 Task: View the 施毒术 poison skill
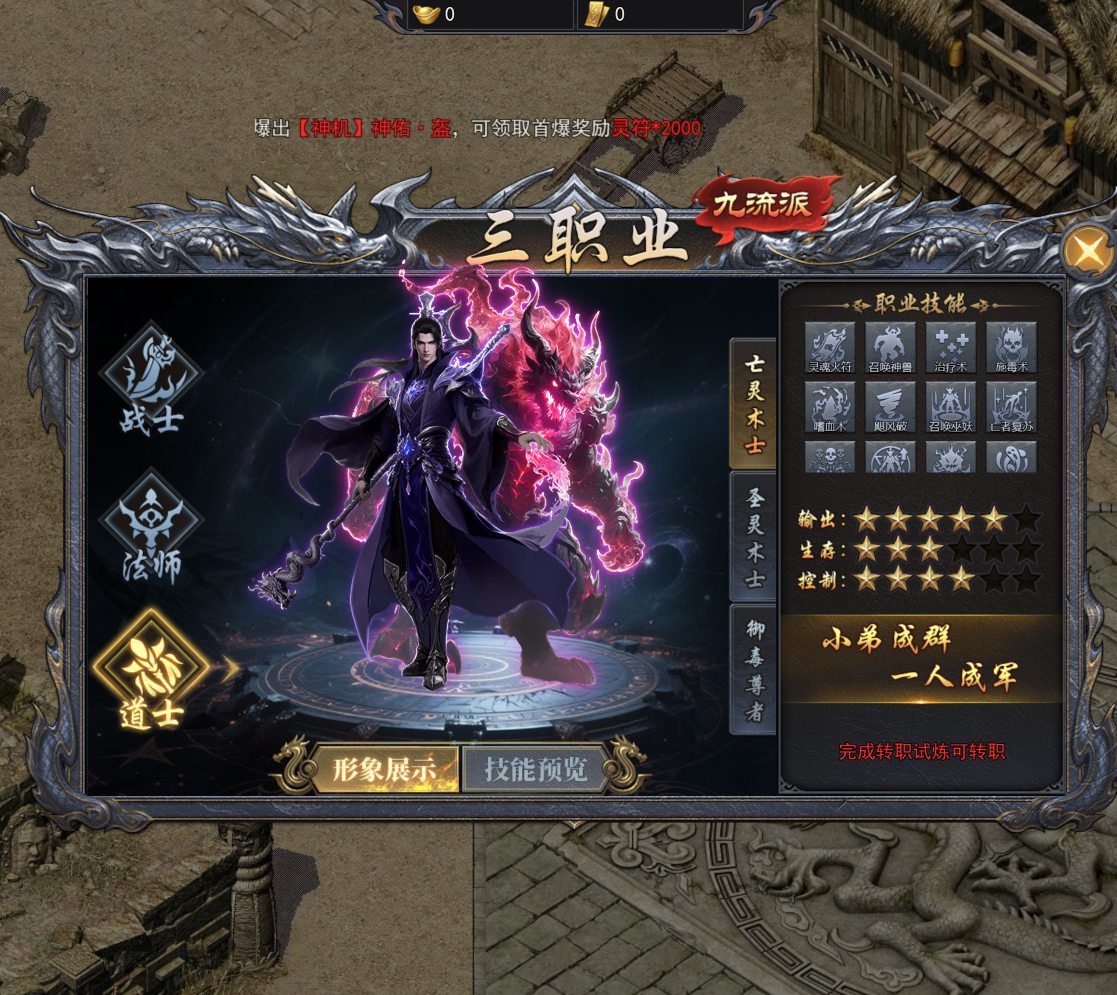click(1011, 347)
